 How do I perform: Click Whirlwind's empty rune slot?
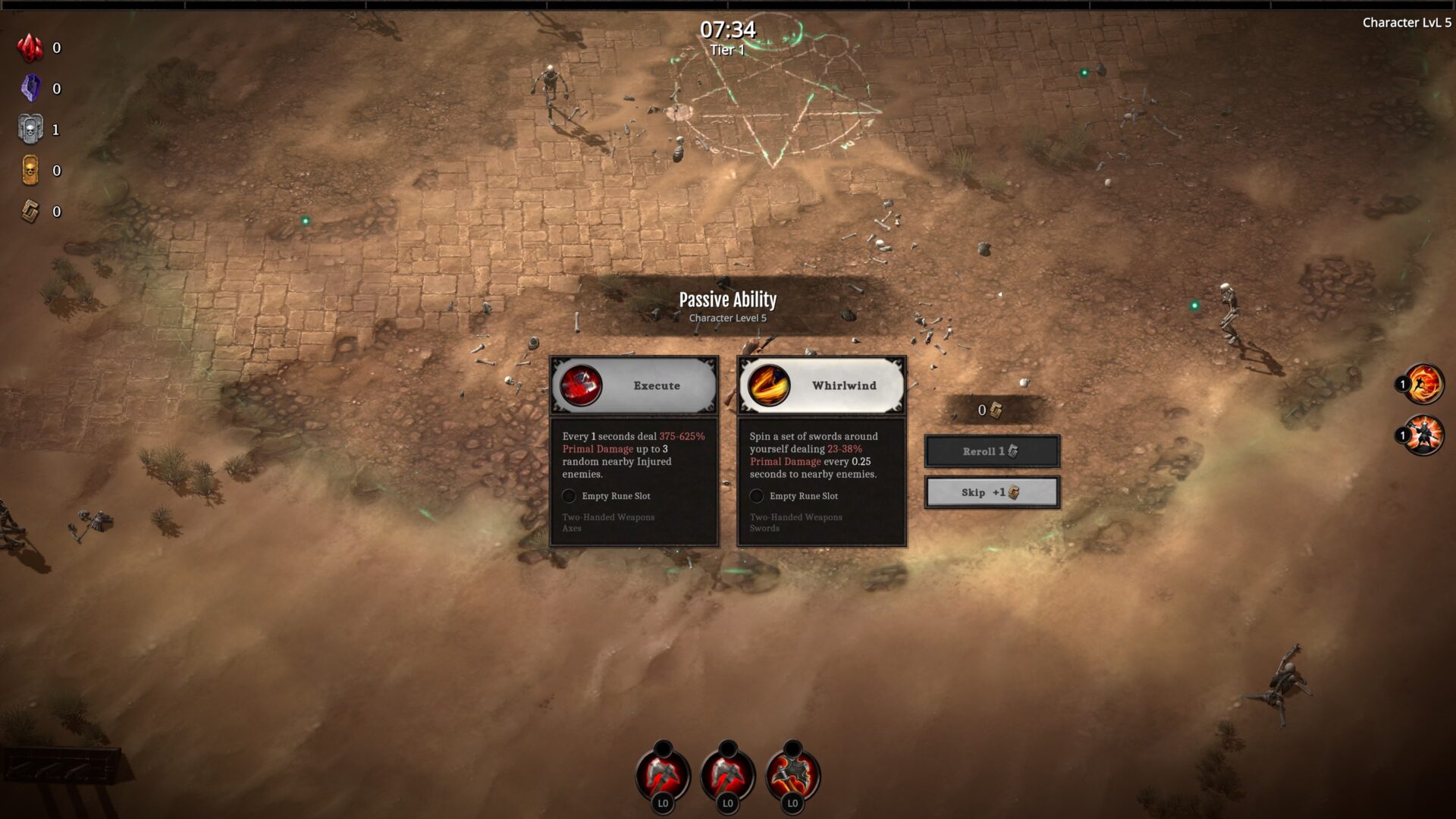[757, 496]
